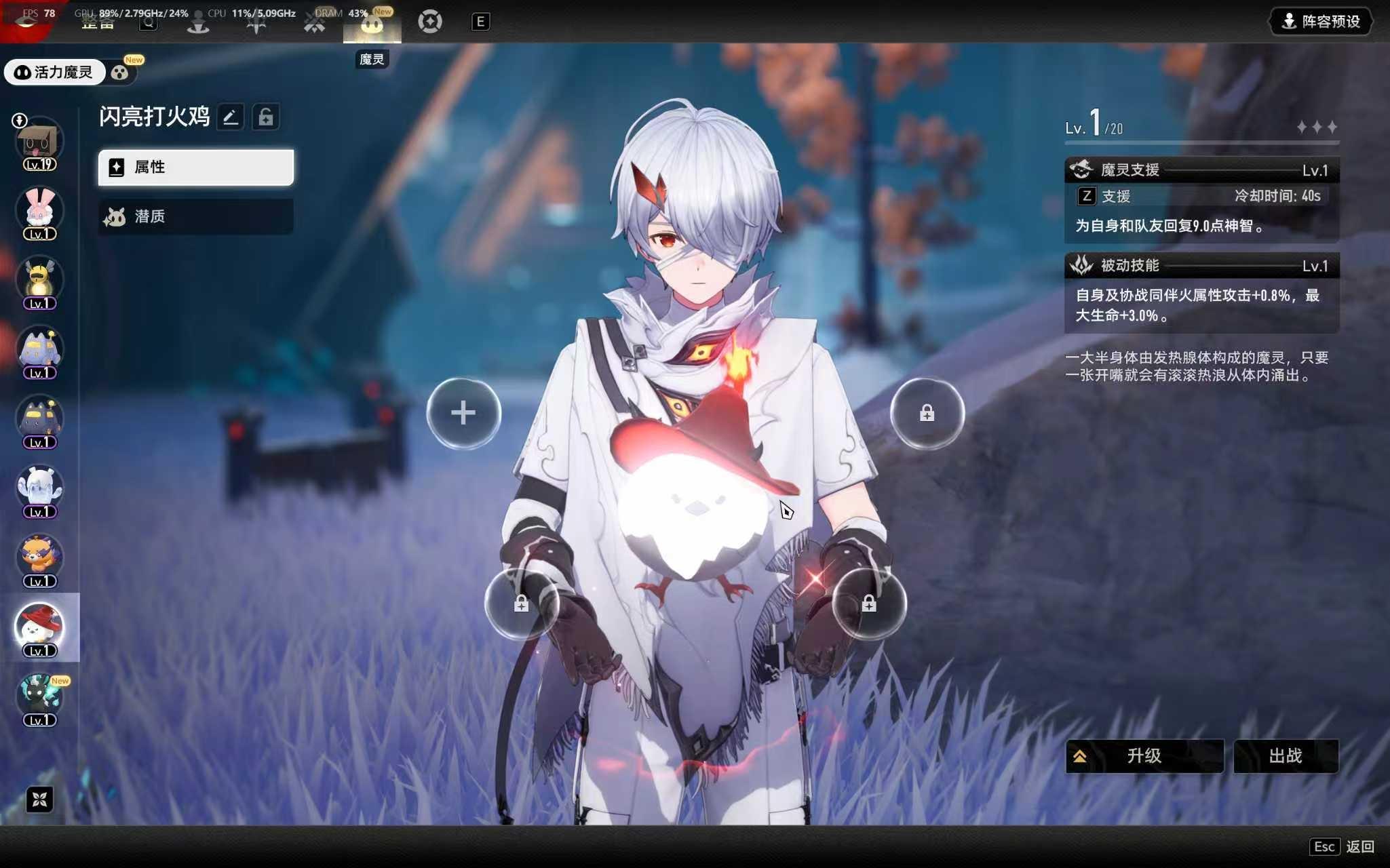Select the yellow bee spirit thumbnail
The width and height of the screenshot is (1390, 868).
39,280
